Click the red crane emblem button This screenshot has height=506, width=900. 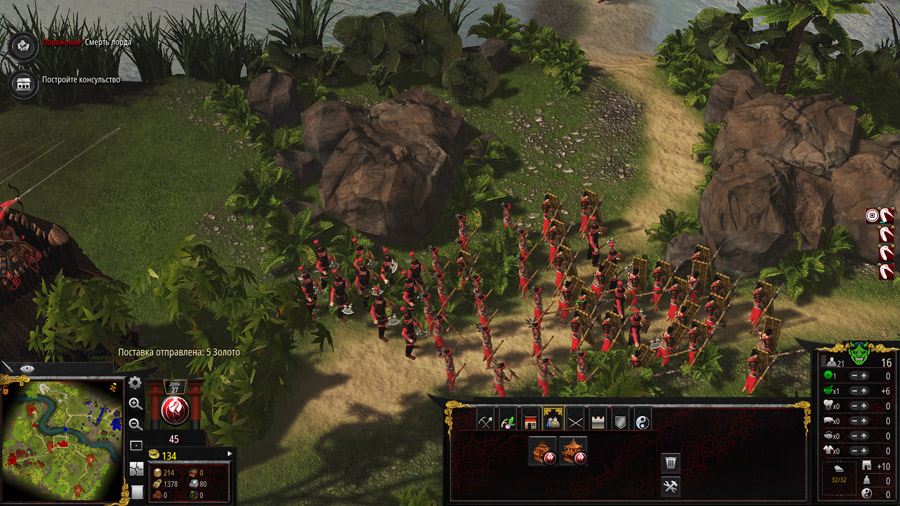[174, 410]
